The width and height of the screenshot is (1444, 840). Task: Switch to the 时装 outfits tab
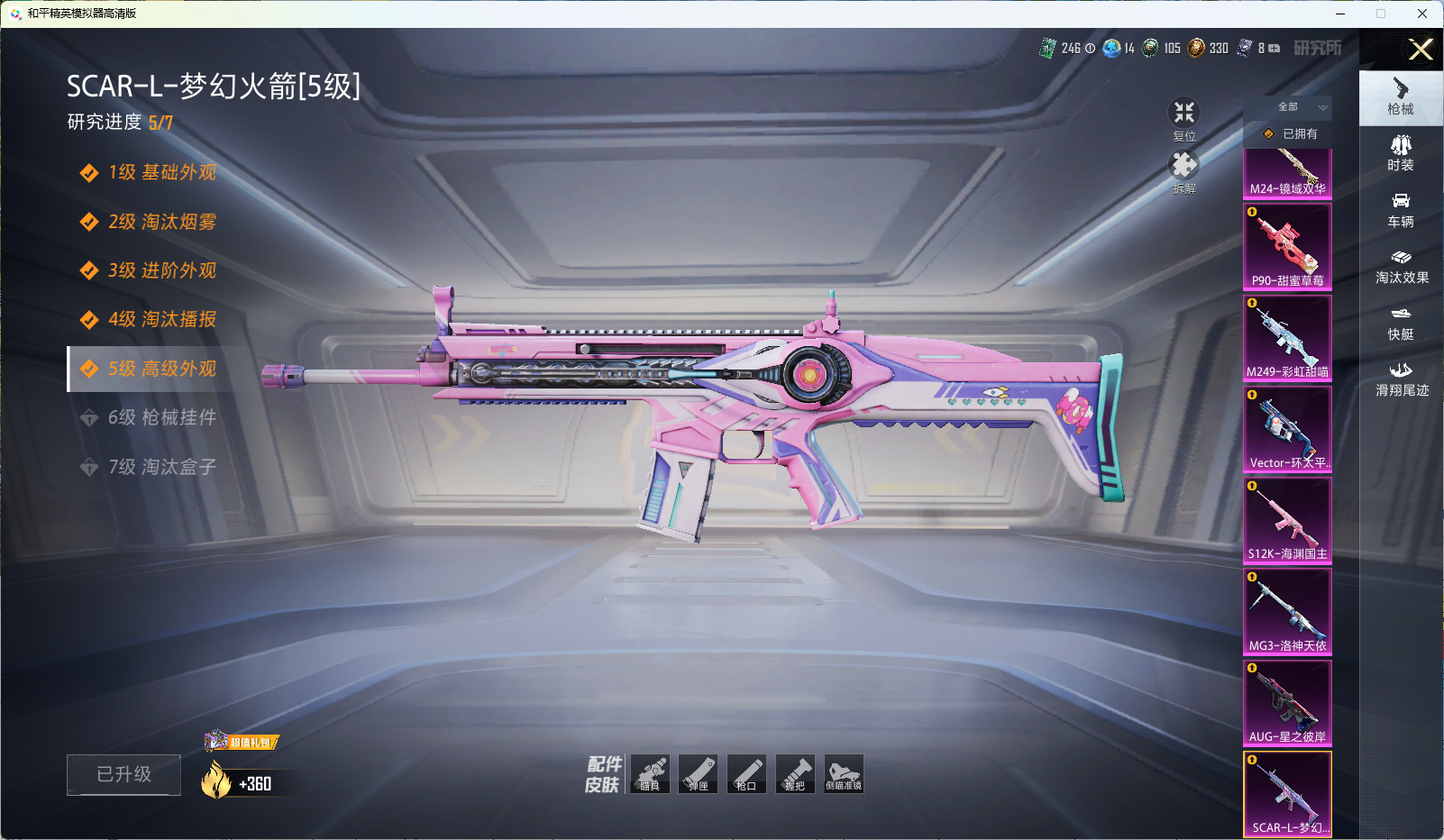tap(1401, 152)
